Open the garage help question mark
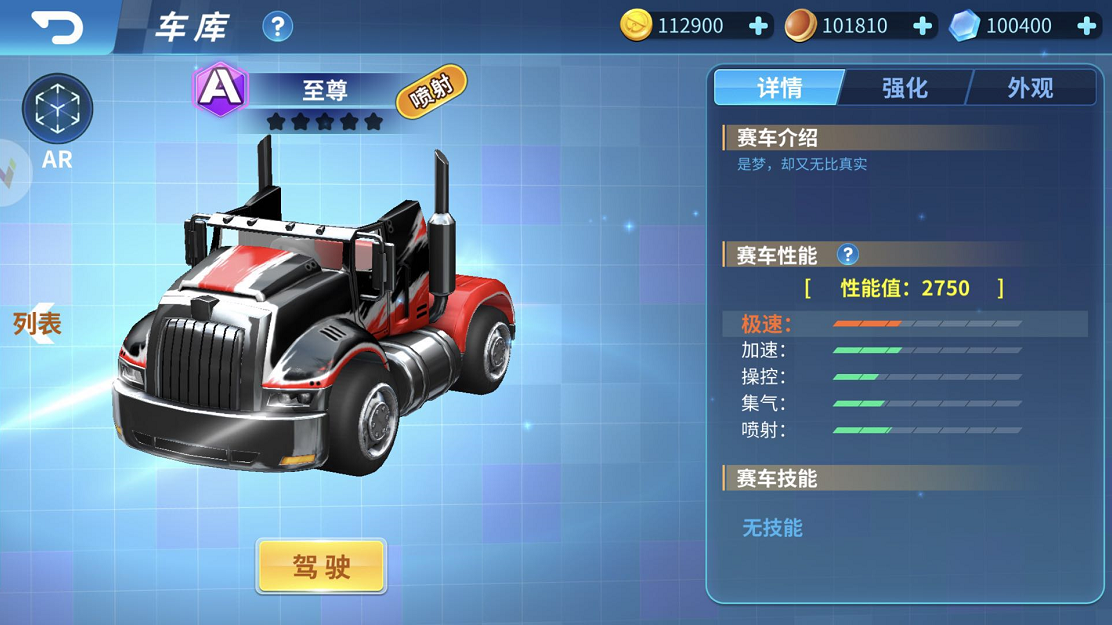The width and height of the screenshot is (1112, 625). (277, 27)
